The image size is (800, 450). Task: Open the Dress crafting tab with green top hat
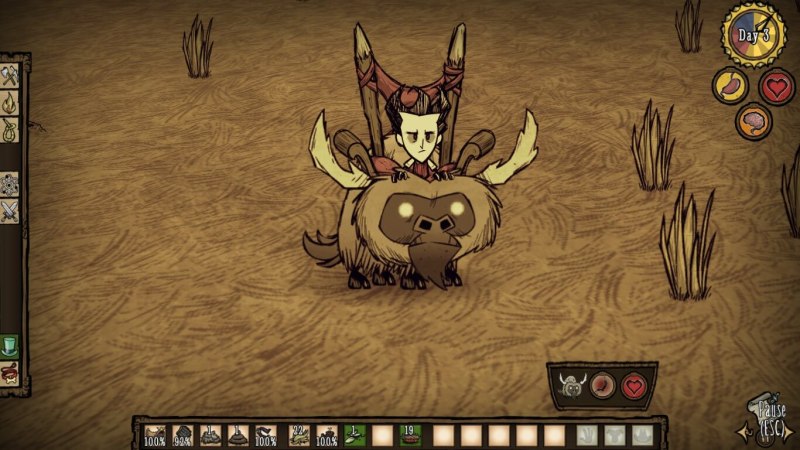click(10, 346)
